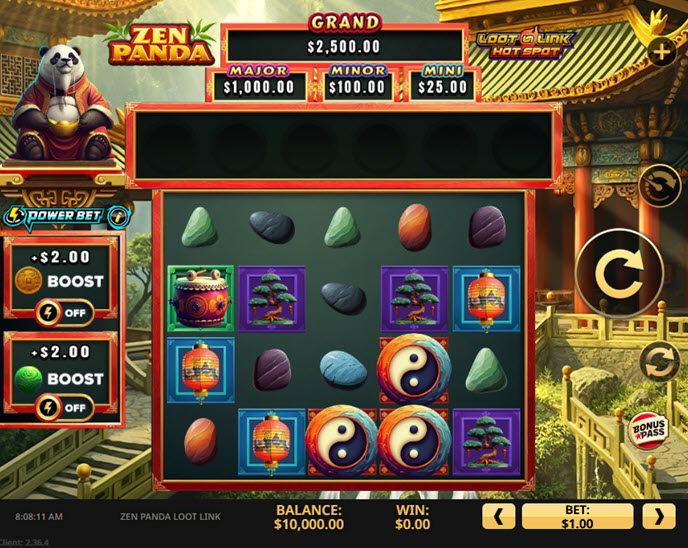Click the BET $1.00 amount display

577,516
